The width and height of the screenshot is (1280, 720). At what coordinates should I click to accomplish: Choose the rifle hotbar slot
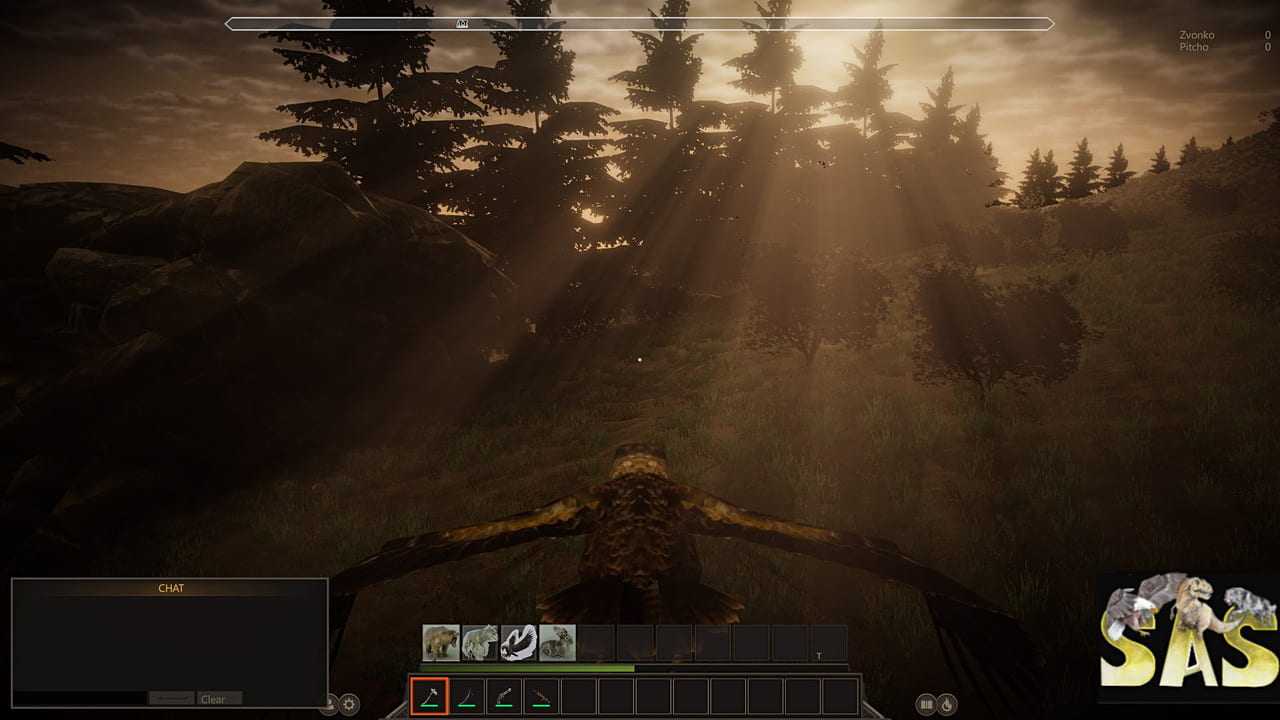[x=541, y=696]
